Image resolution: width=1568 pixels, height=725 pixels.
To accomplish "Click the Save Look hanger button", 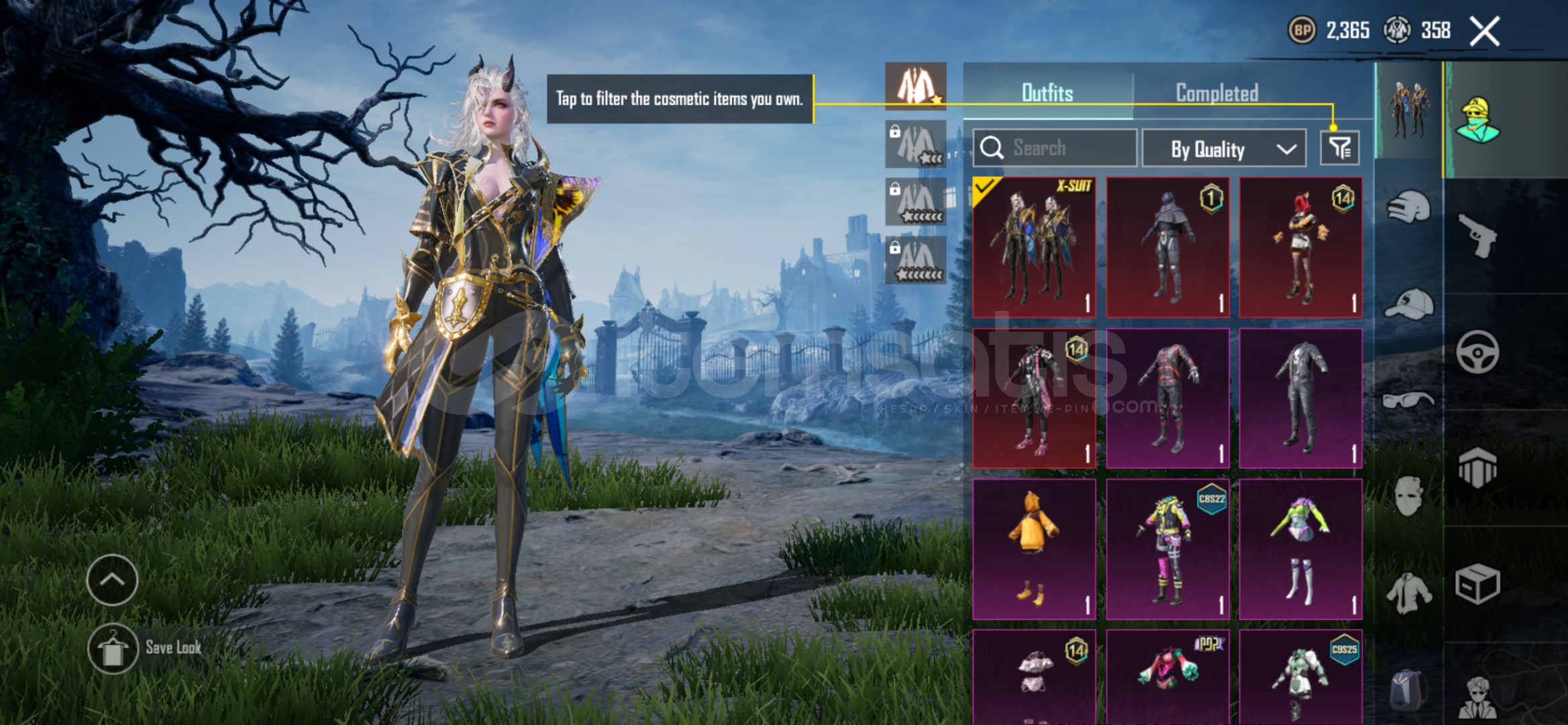I will pyautogui.click(x=113, y=648).
